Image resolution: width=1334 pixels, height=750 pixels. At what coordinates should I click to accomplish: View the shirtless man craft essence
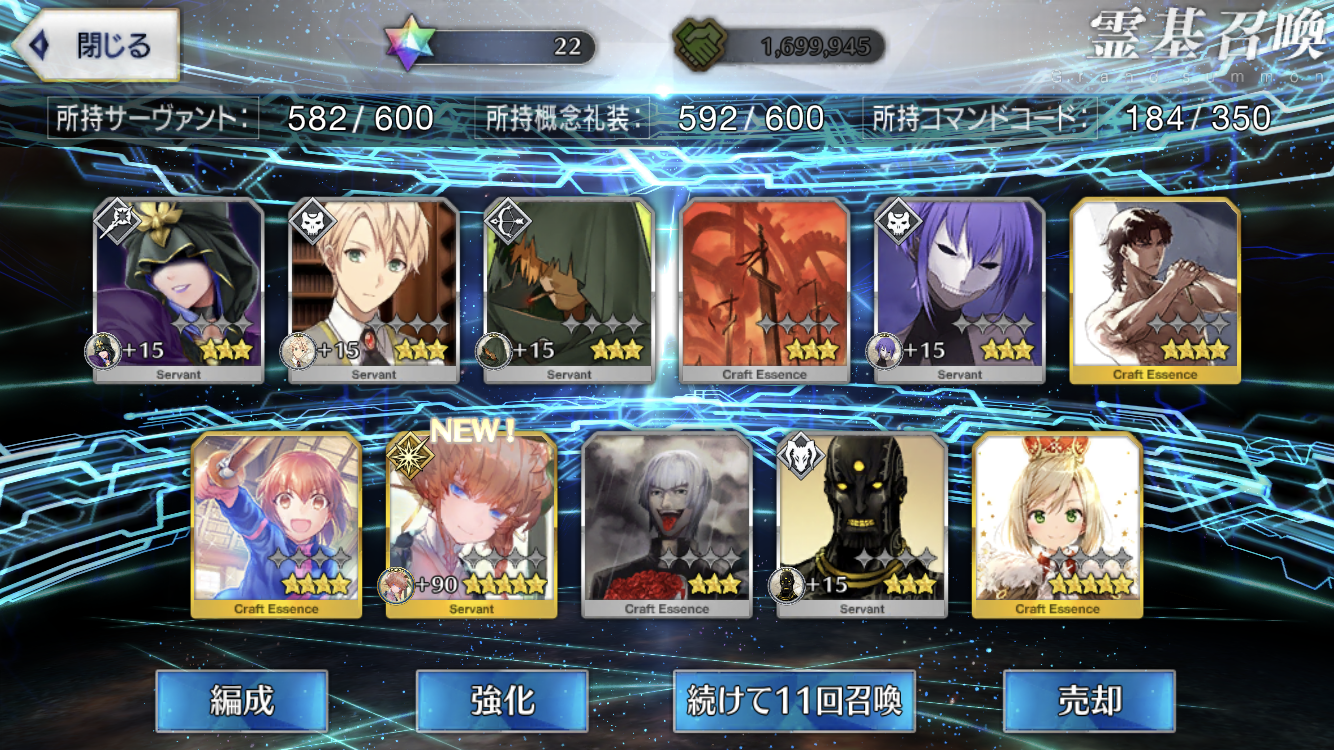(1155, 290)
